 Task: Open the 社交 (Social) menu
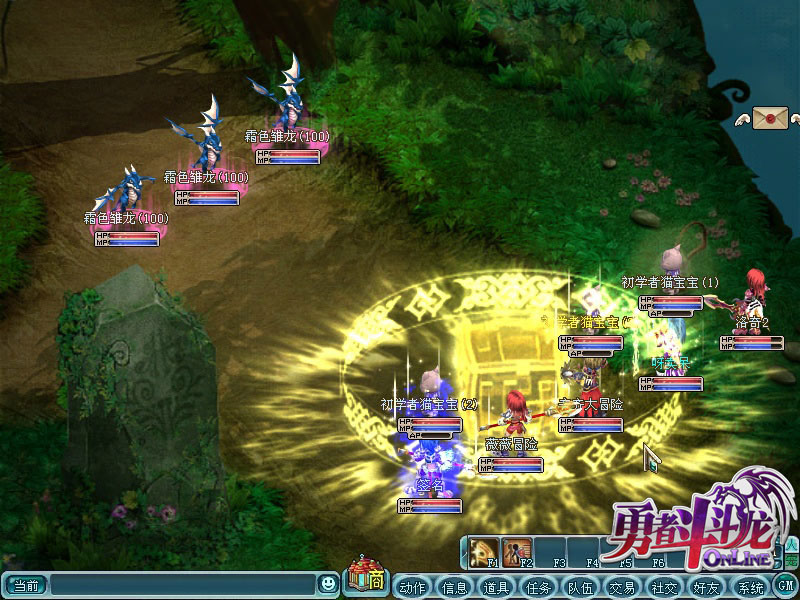664,586
